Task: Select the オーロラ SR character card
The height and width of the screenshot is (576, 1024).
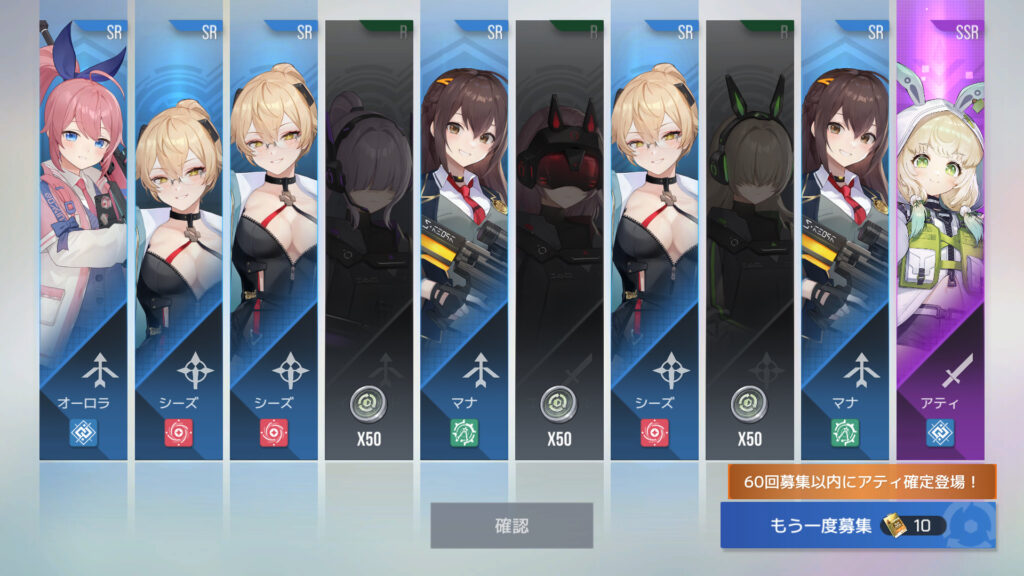Action: [83, 240]
